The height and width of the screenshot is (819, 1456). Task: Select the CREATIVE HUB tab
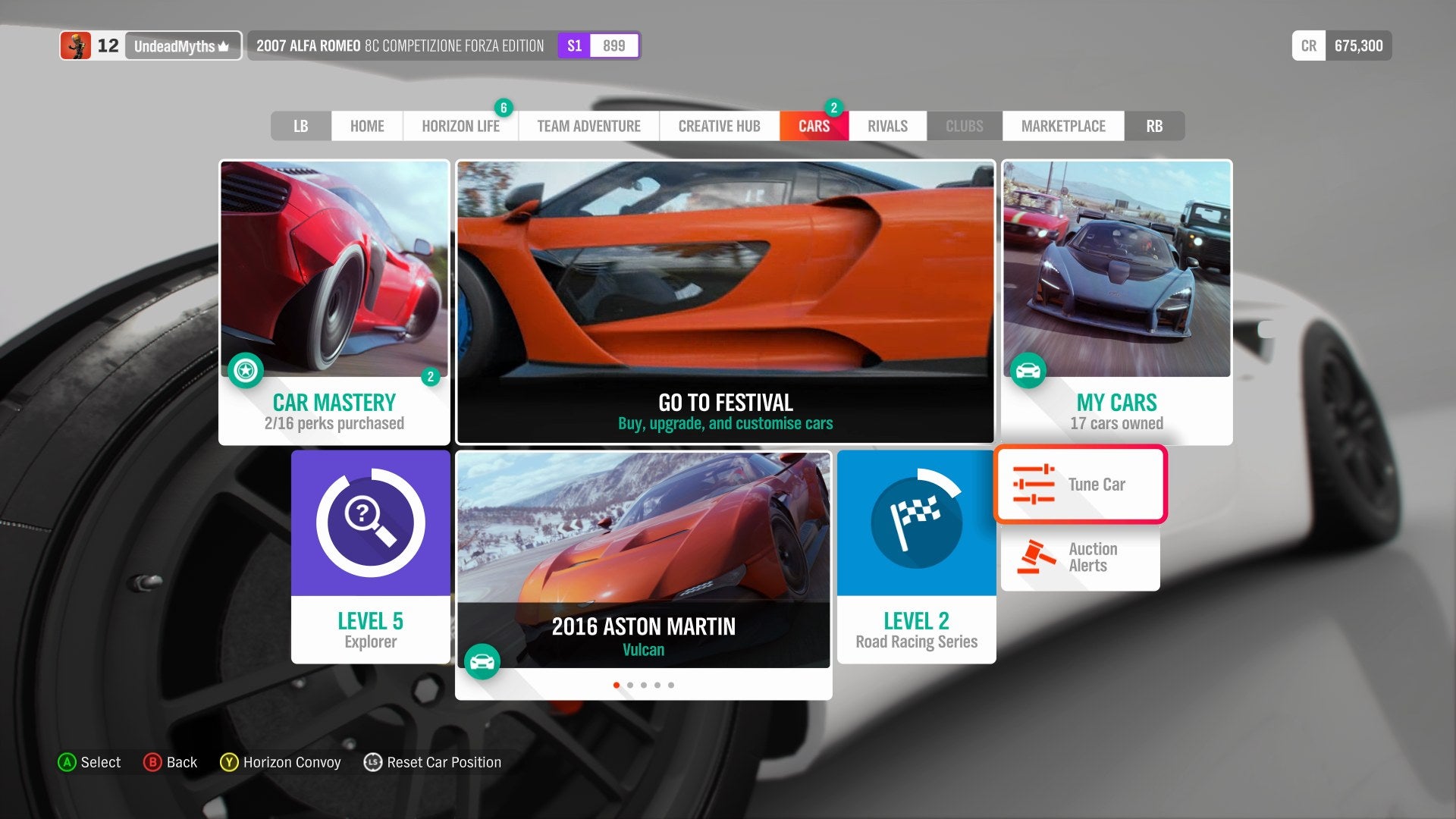pyautogui.click(x=718, y=126)
